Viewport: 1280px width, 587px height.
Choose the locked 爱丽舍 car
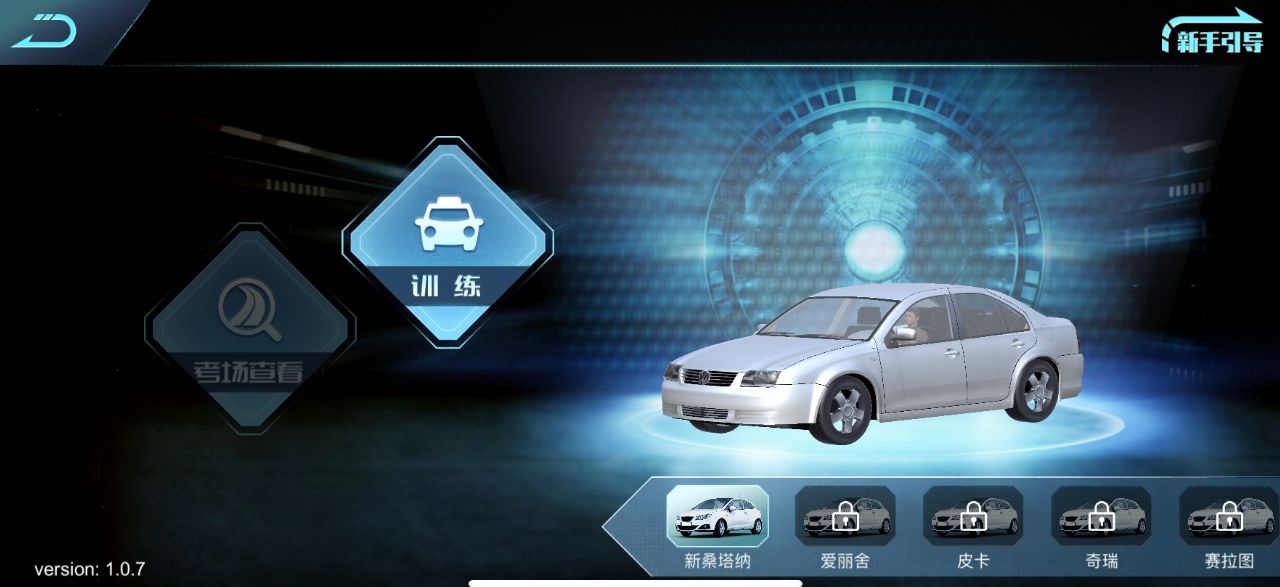click(845, 516)
